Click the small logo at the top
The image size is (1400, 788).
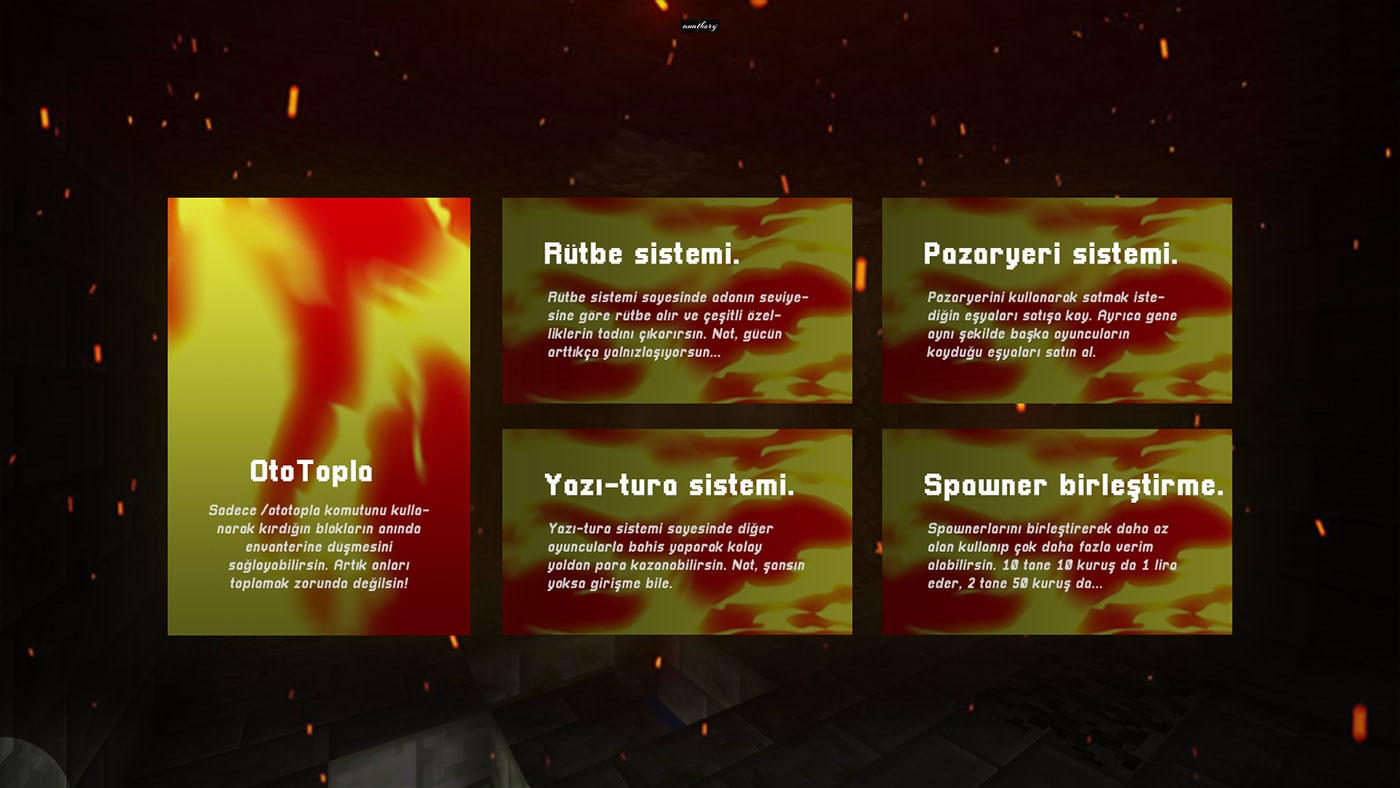[700, 27]
